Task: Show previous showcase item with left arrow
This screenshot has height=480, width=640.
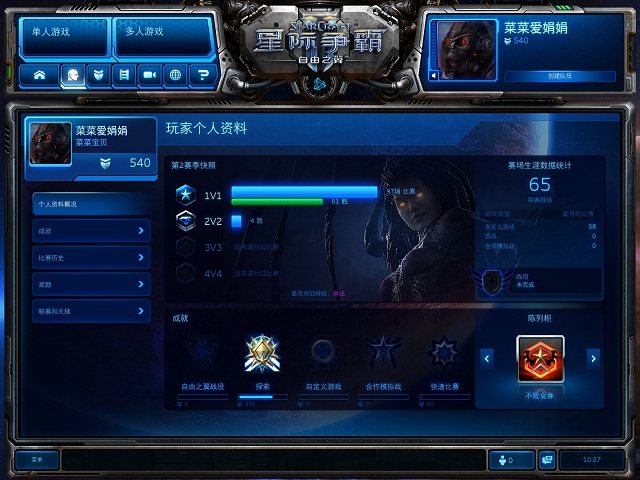Action: [487, 357]
